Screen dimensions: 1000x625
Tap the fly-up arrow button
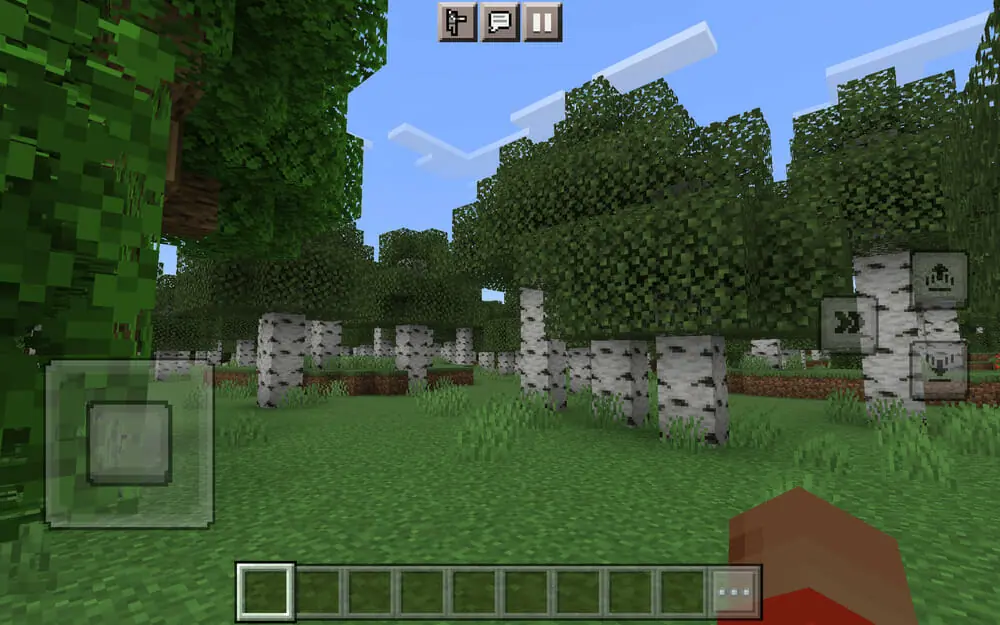pos(939,280)
